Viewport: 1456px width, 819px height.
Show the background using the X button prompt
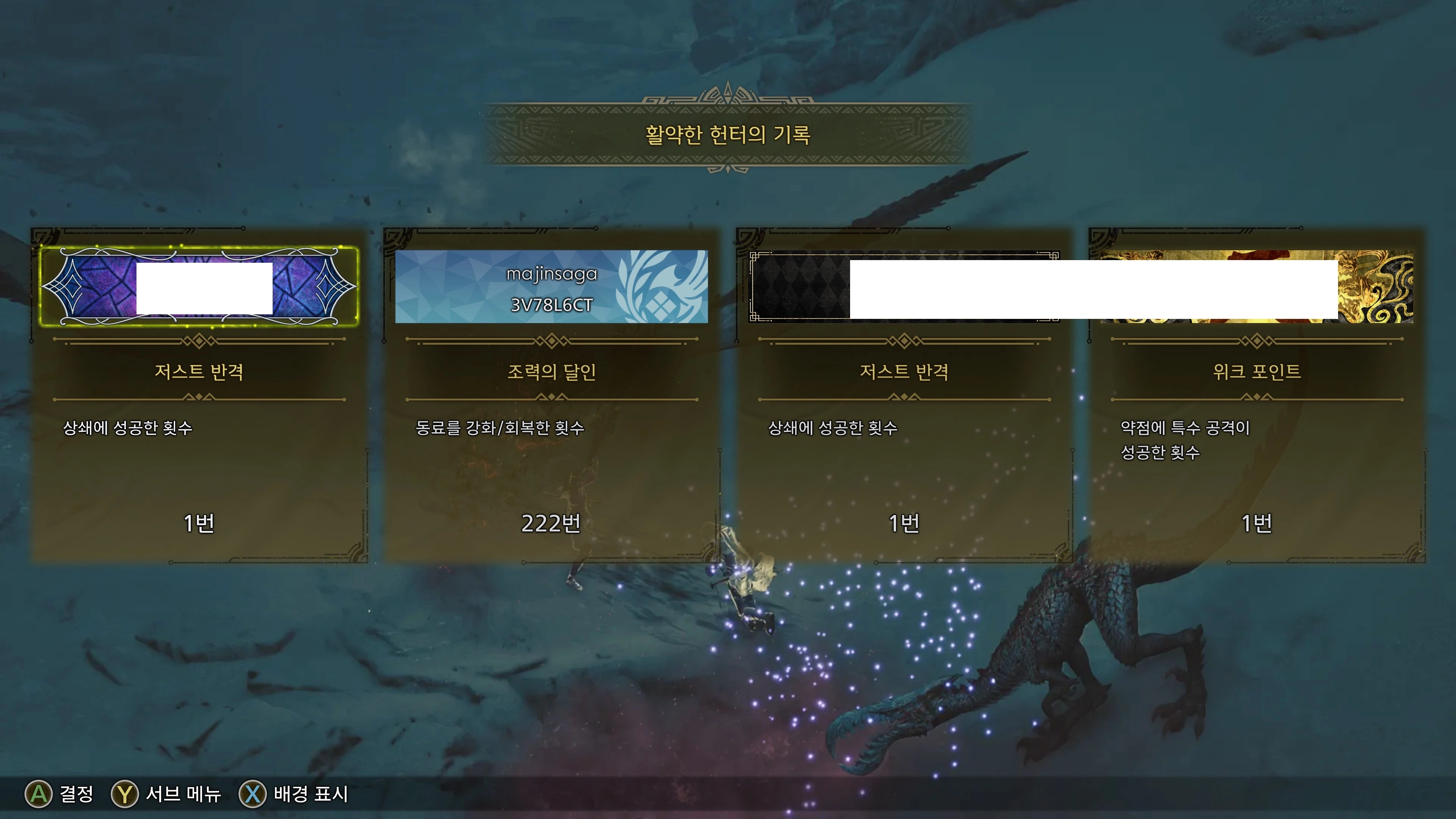(253, 794)
